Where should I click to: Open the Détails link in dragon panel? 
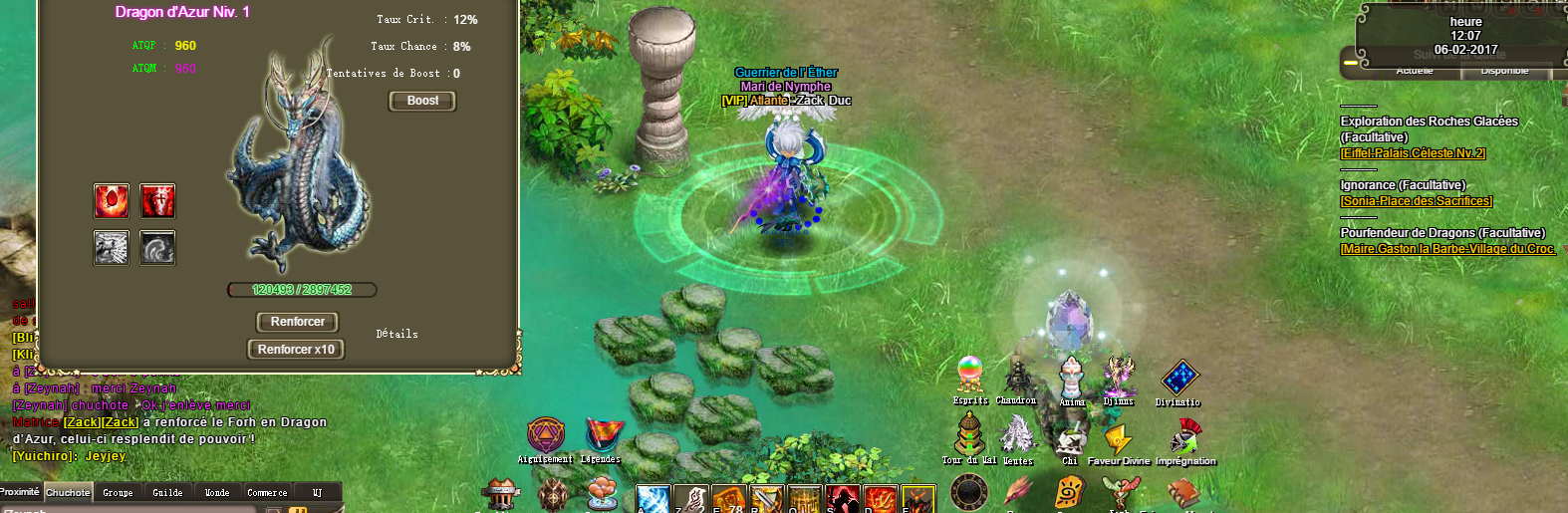[396, 334]
